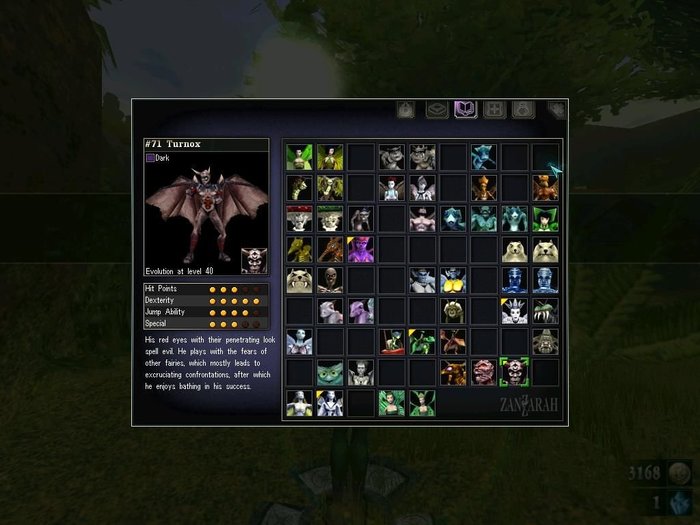Switch to the stacked layers tab
This screenshot has width=700, height=525.
pos(437,109)
